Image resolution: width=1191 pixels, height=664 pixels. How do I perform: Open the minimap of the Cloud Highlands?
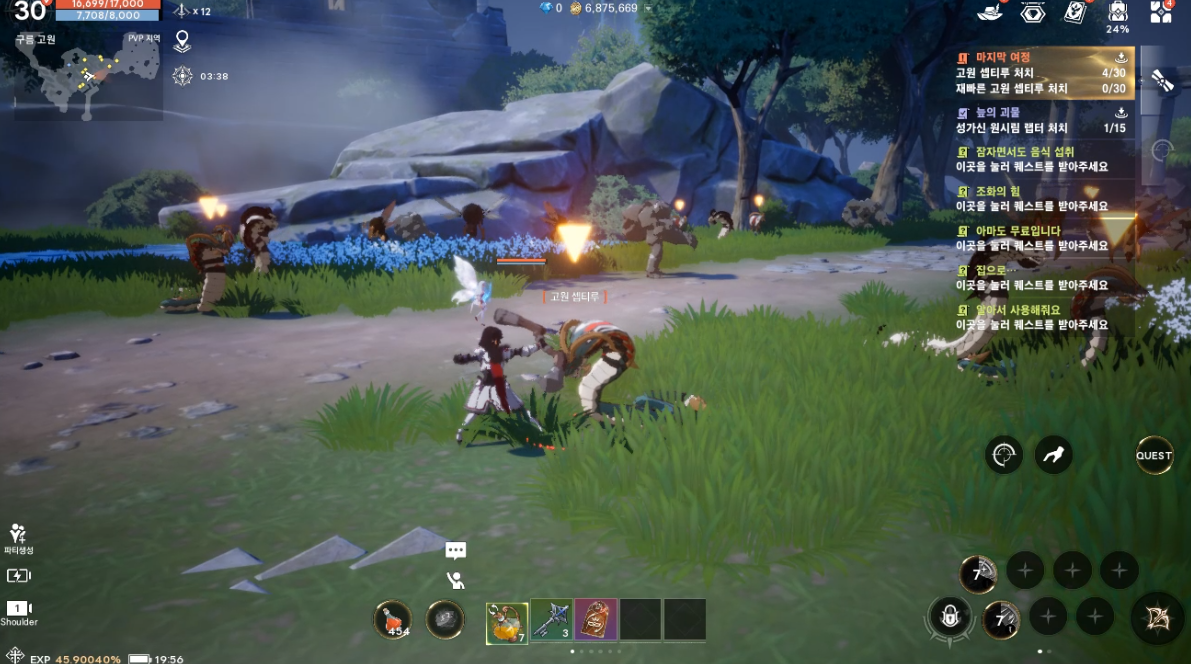pyautogui.click(x=87, y=77)
